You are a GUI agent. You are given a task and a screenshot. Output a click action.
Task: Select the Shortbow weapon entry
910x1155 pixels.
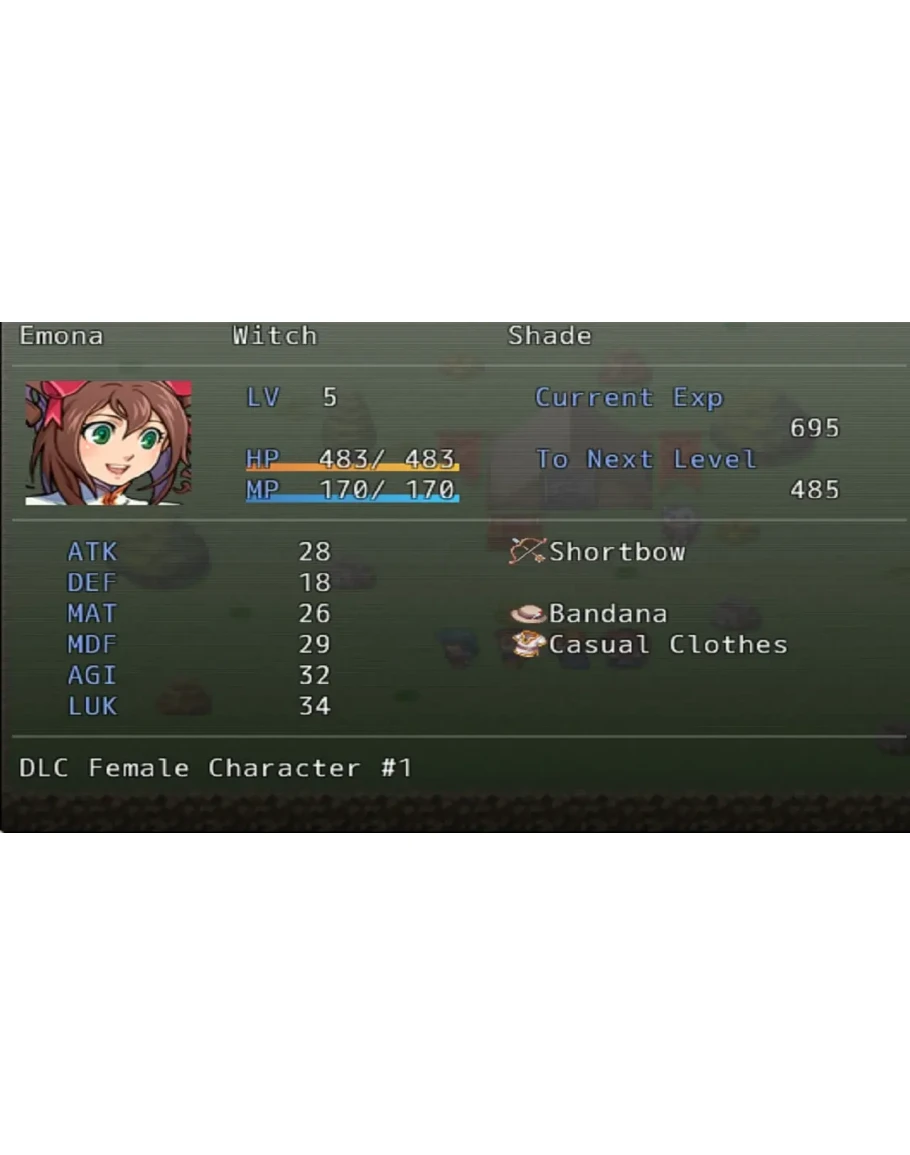[x=599, y=552]
